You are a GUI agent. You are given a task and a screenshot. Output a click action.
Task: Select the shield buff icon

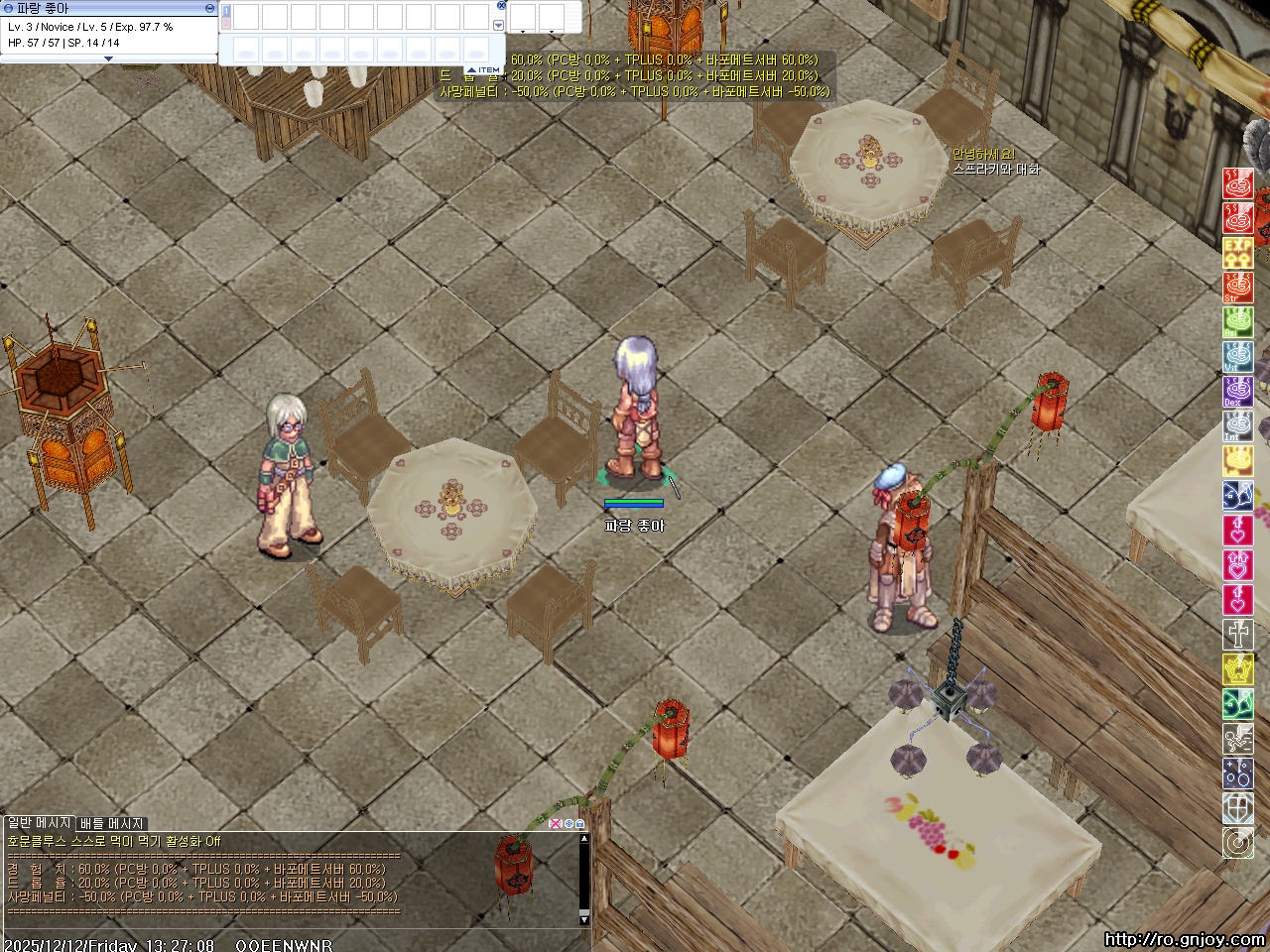(1237, 808)
